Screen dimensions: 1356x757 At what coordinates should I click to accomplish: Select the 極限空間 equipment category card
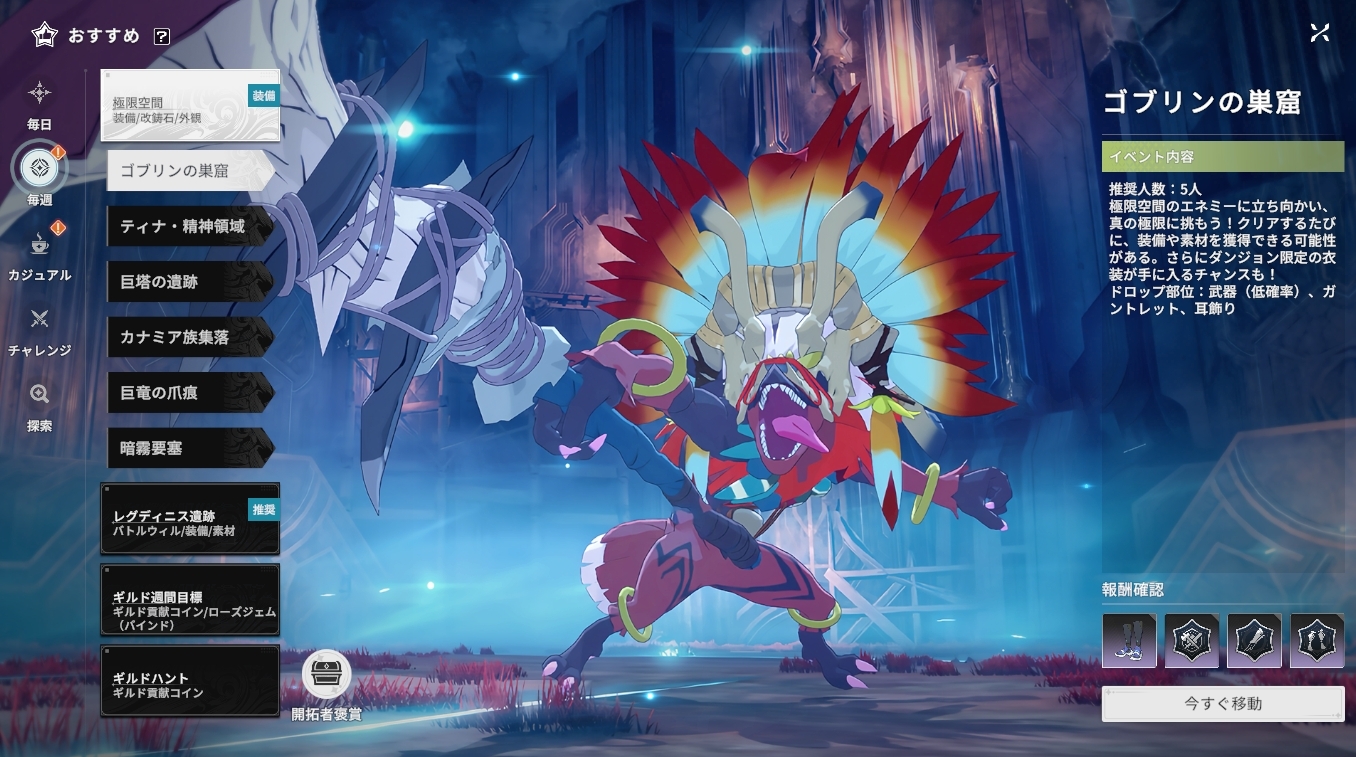(190, 106)
